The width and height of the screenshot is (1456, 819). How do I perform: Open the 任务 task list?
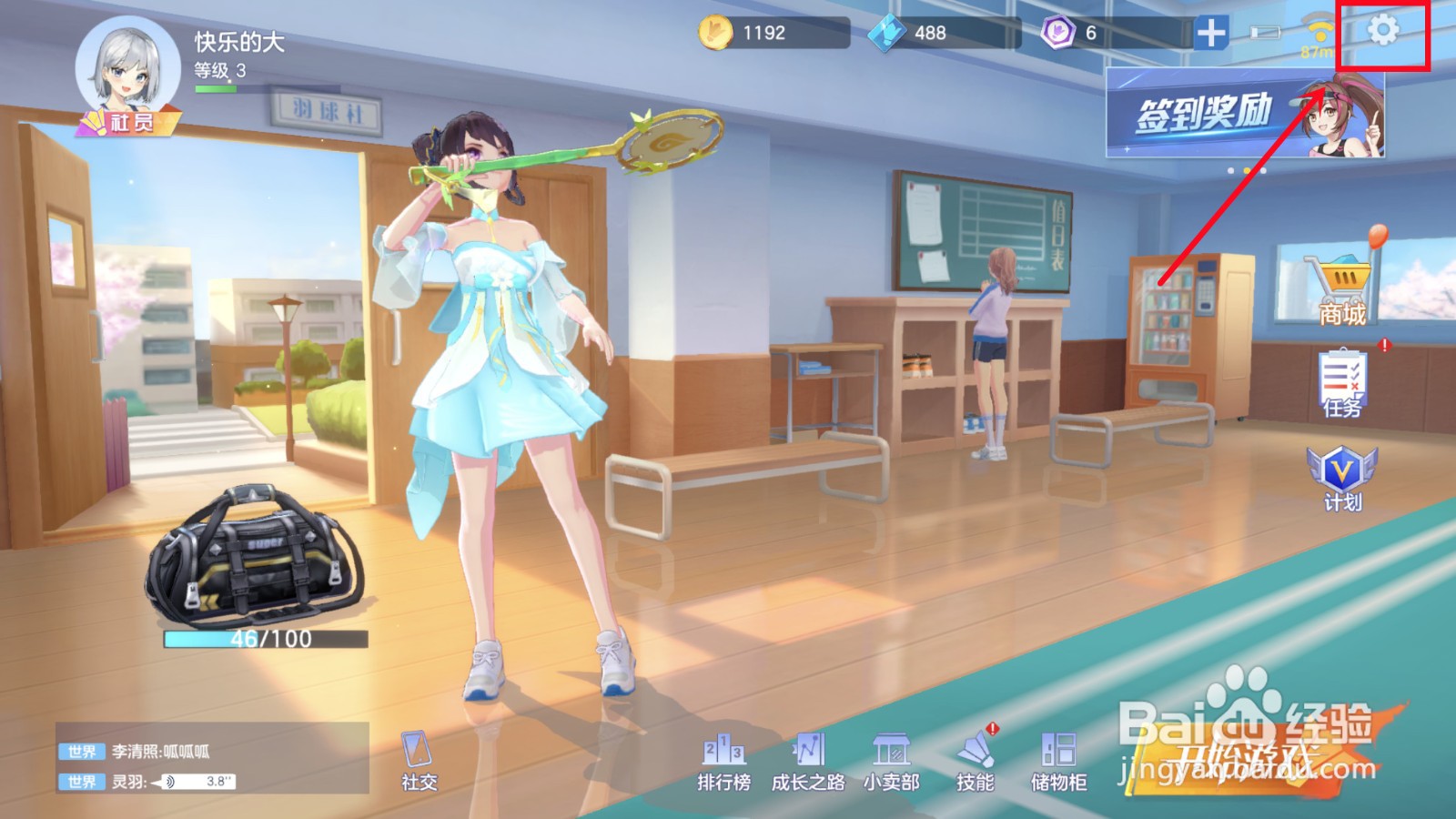pos(1342,382)
